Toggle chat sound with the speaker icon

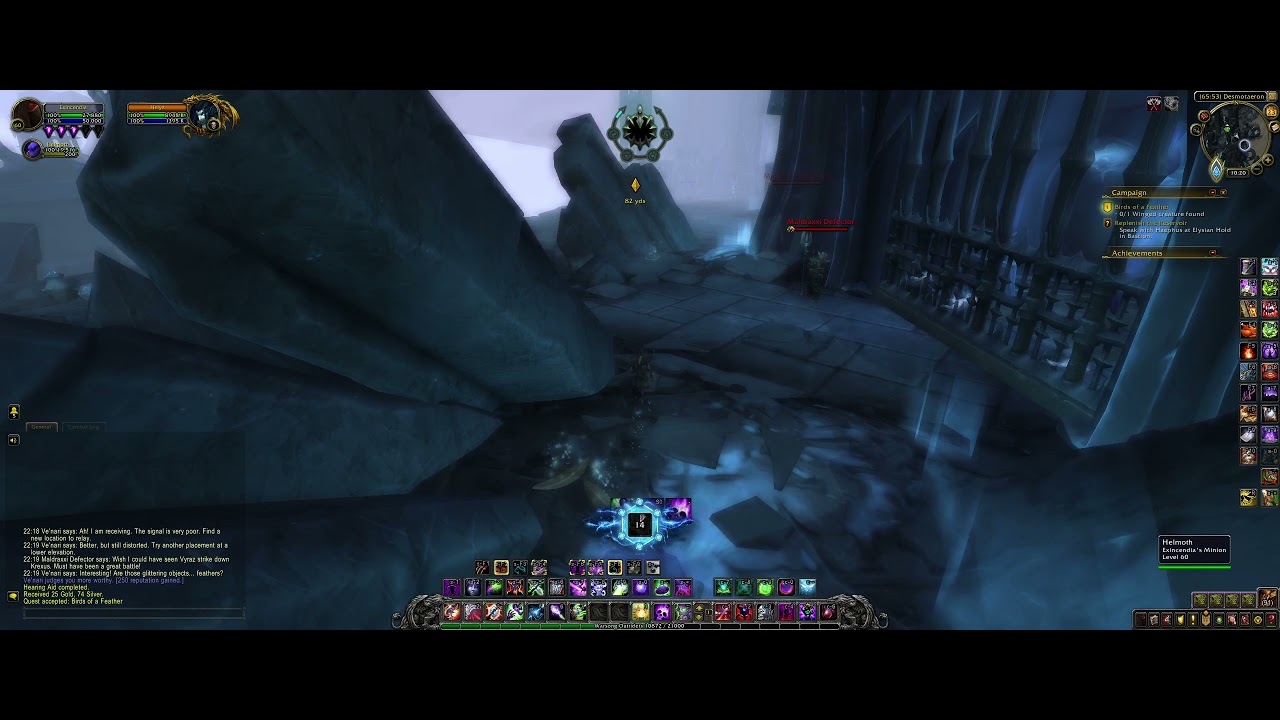[13, 440]
